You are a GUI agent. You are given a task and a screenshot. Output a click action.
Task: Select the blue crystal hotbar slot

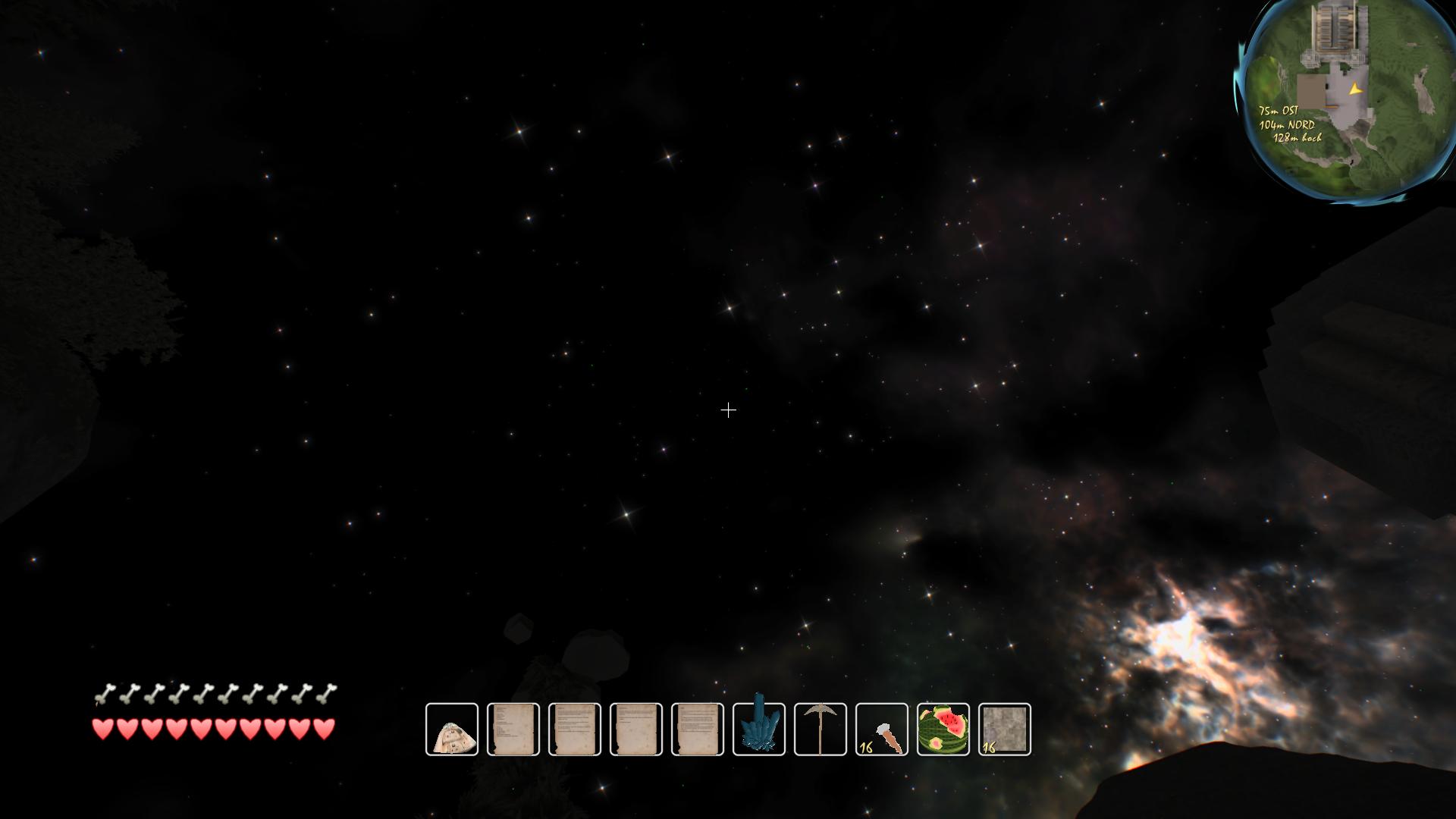[759, 730]
